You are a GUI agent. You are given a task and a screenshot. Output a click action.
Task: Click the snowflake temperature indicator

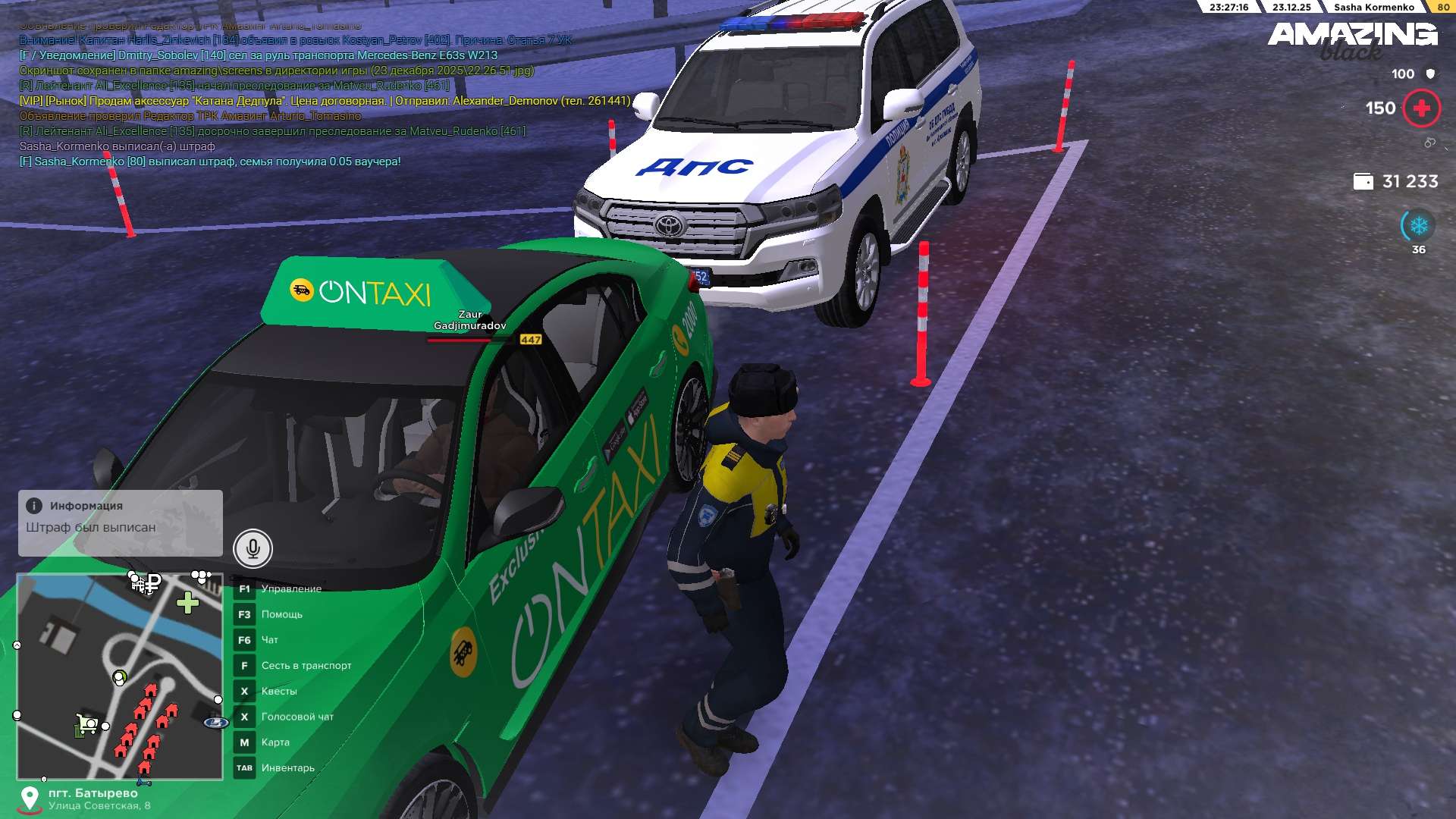pyautogui.click(x=1418, y=226)
